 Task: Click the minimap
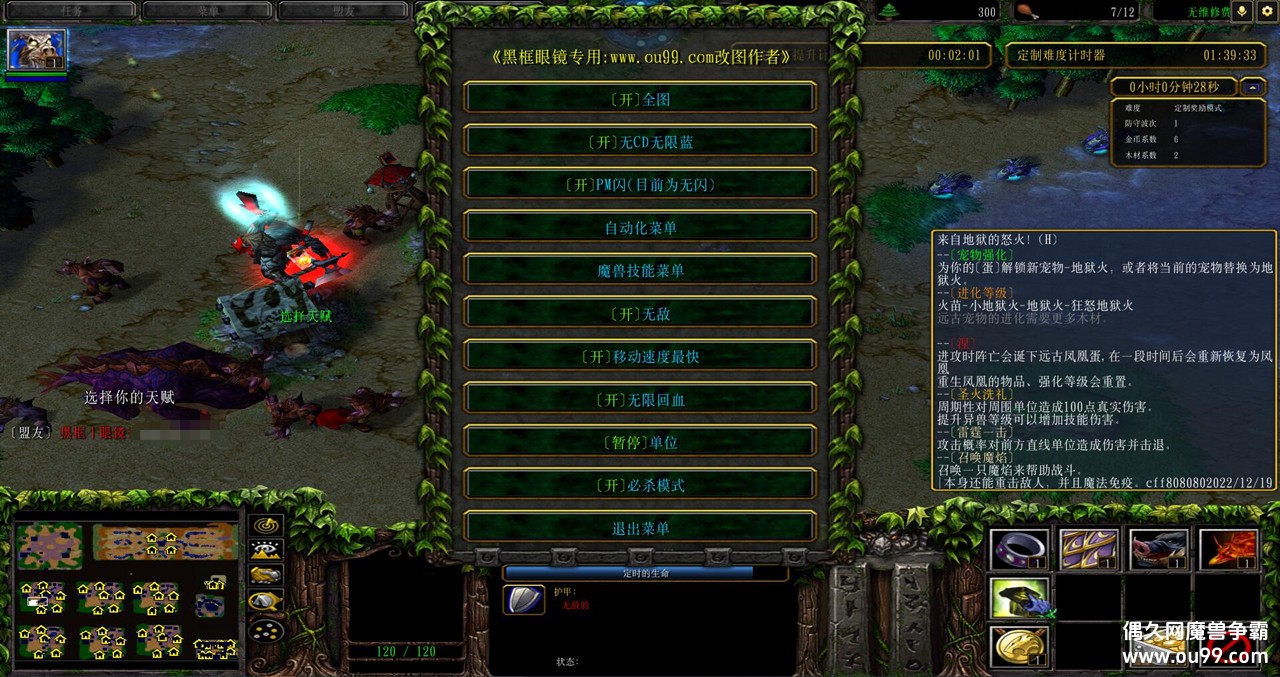(127, 591)
